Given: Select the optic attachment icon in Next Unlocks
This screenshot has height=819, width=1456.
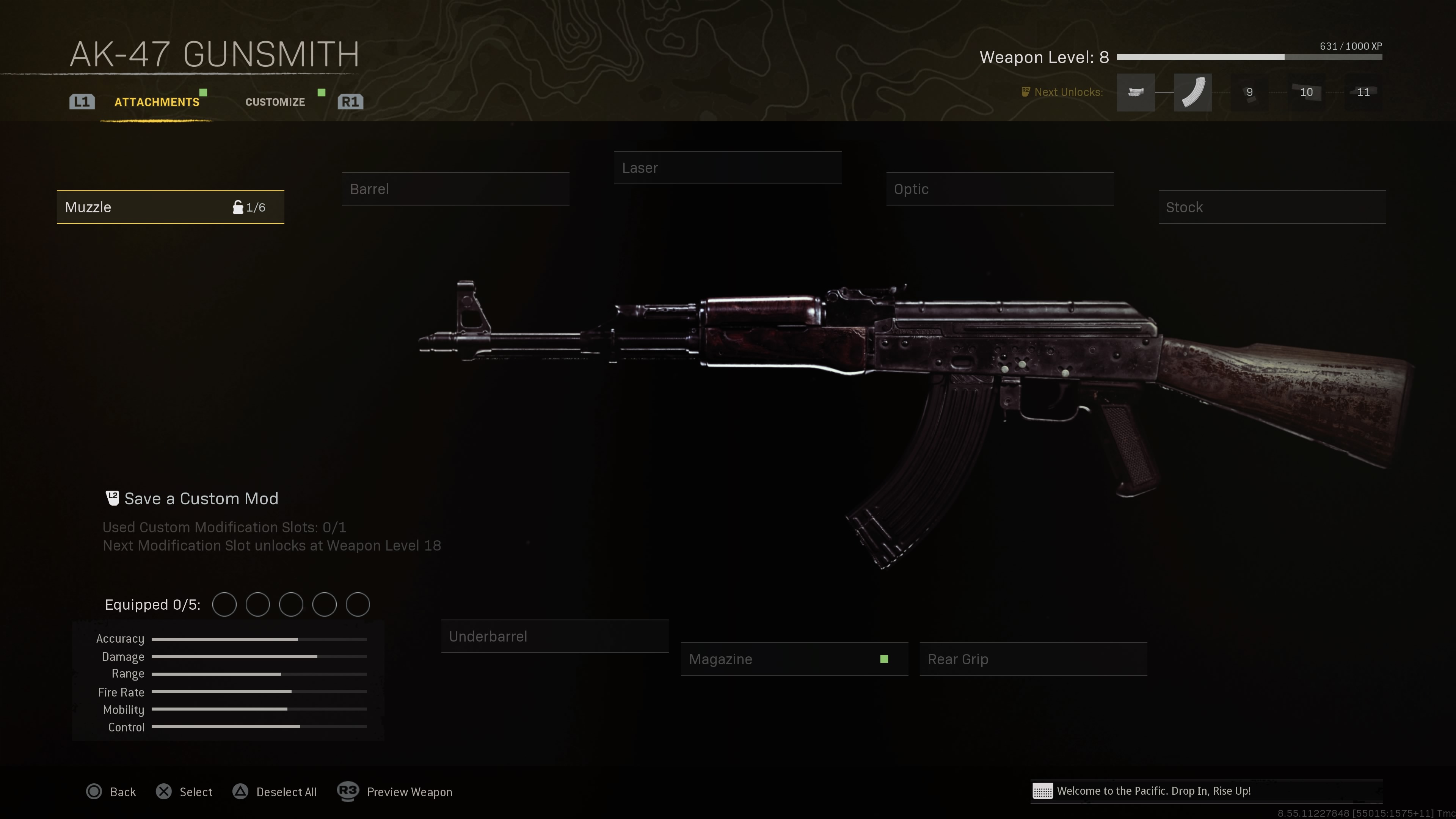Looking at the screenshot, I should pos(1136,92).
